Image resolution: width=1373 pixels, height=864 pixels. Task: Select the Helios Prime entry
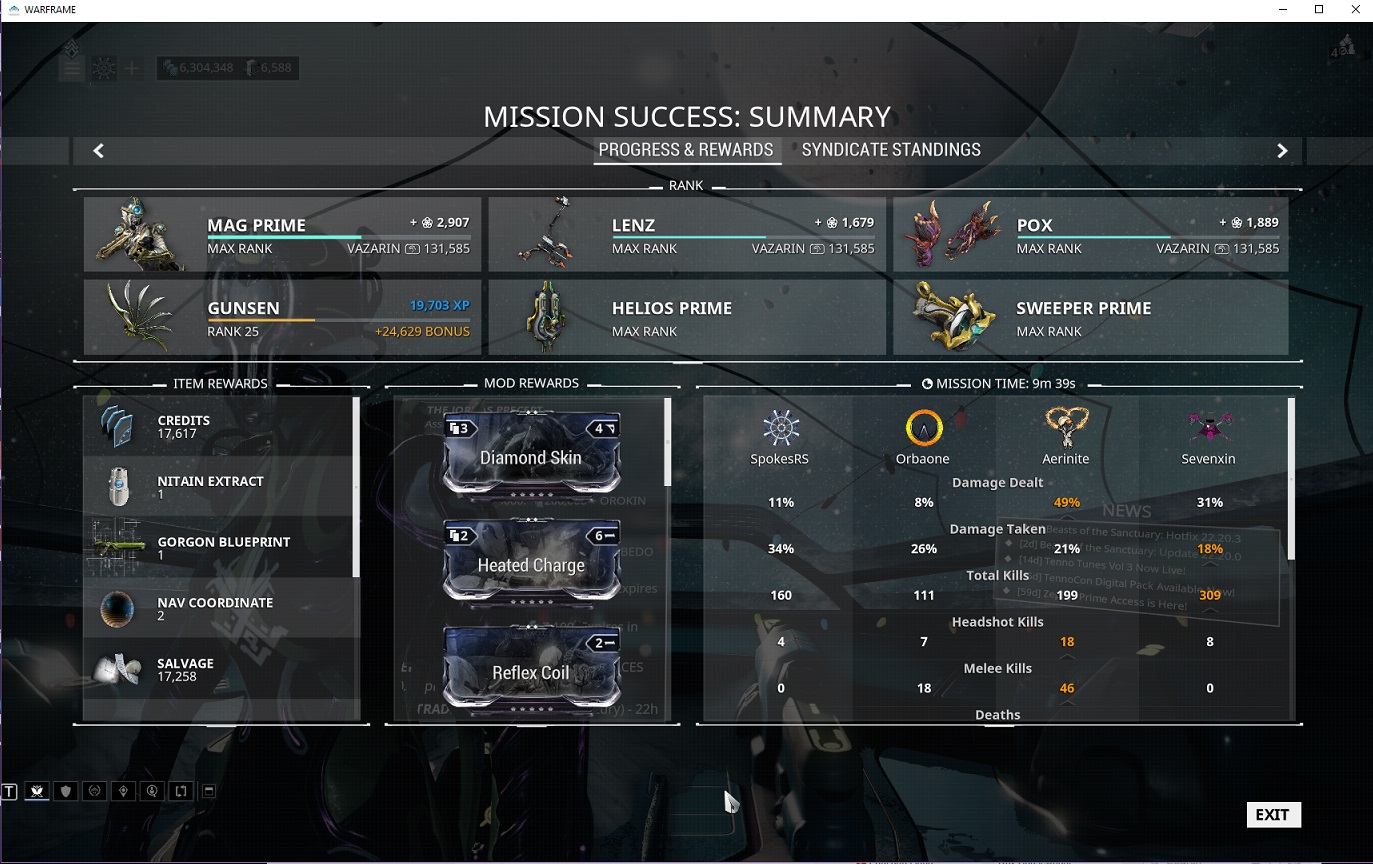click(687, 318)
